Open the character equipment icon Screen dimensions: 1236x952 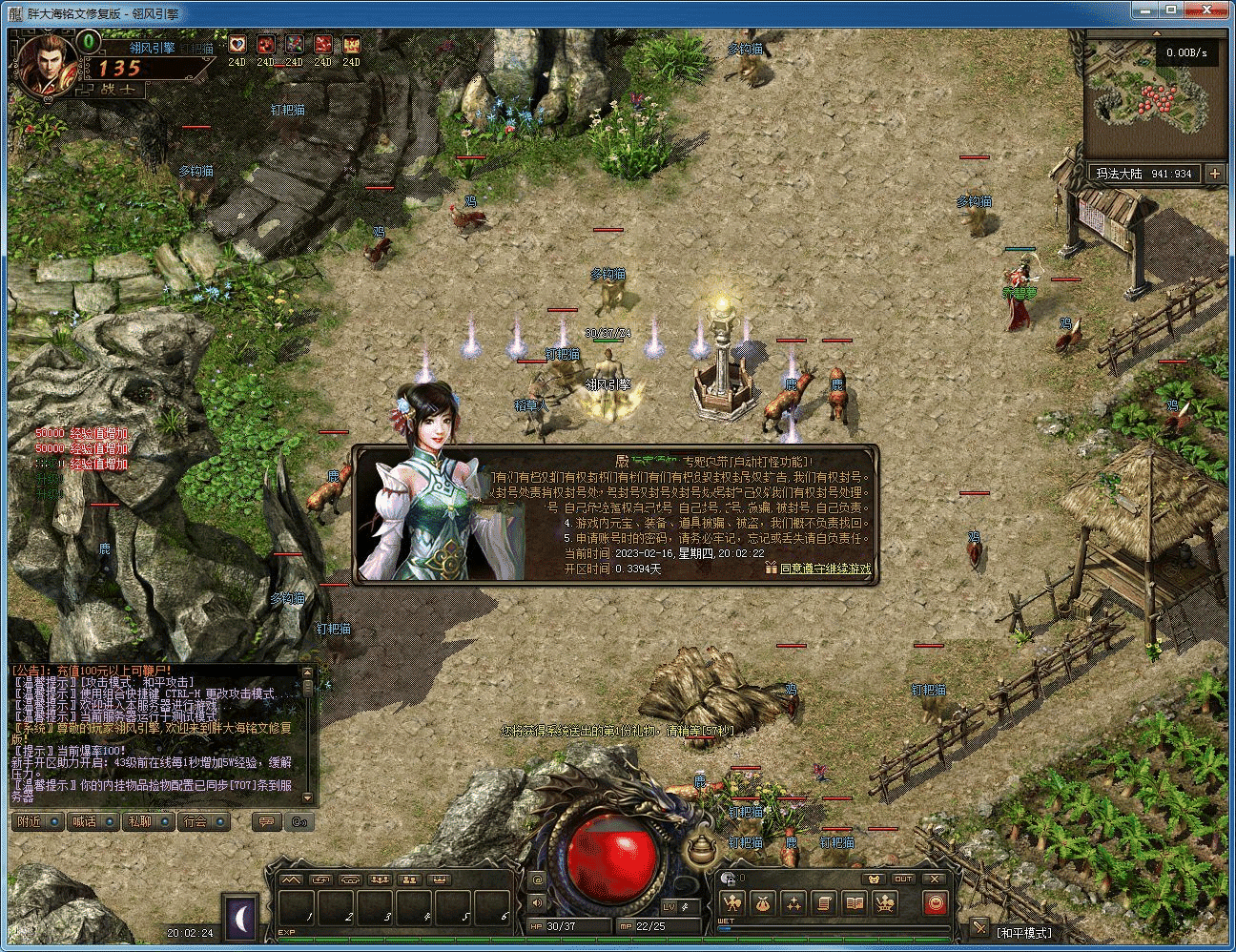pyautogui.click(x=732, y=902)
